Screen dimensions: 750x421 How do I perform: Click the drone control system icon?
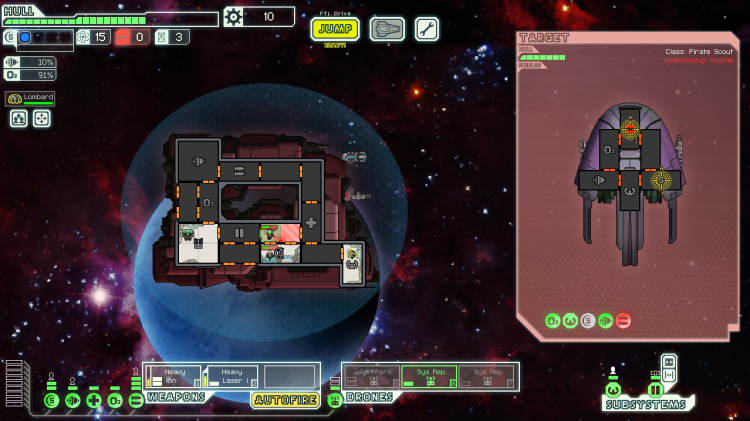point(334,400)
